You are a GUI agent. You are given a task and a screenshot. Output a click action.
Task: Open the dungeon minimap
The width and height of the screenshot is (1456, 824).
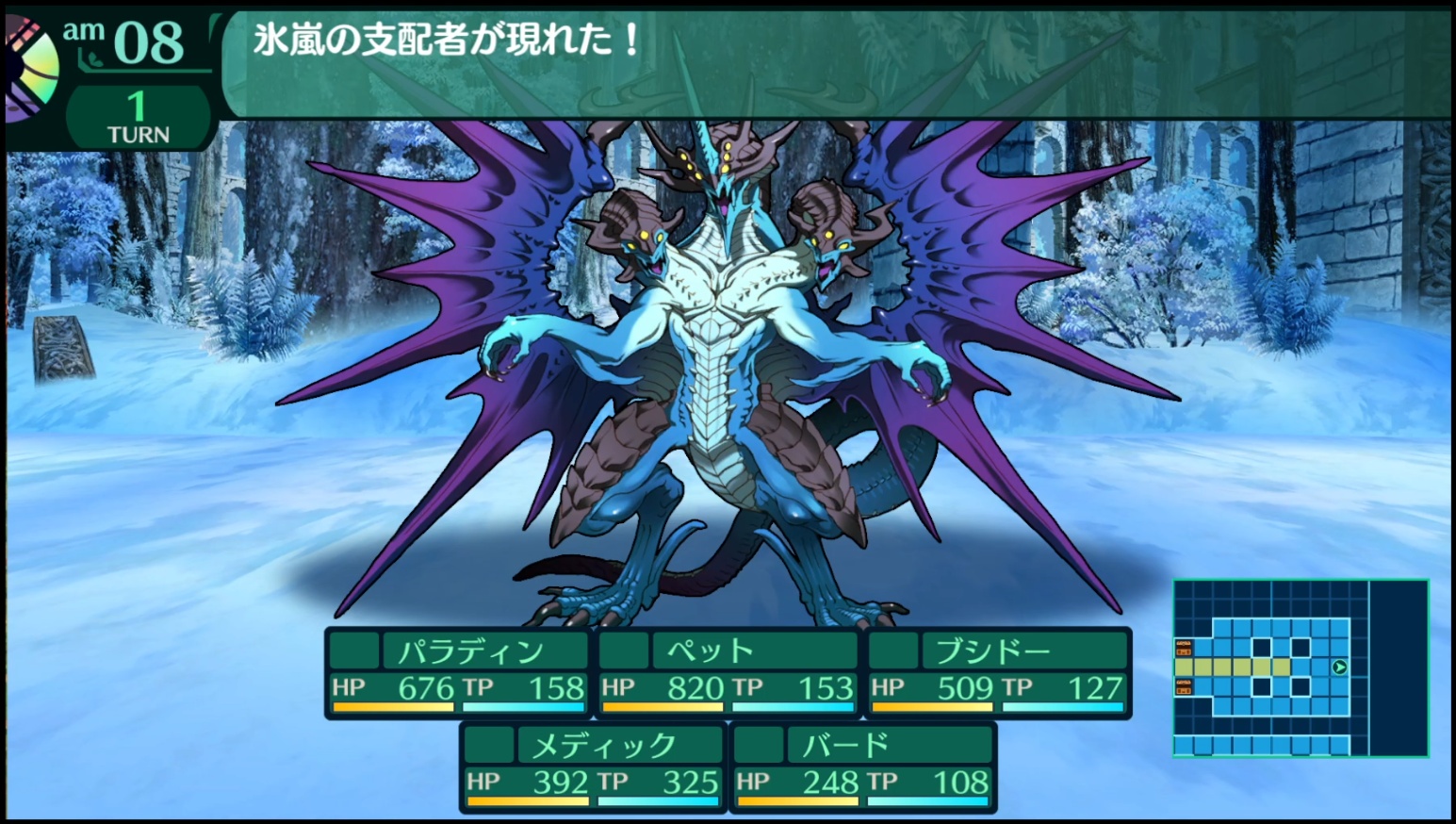coord(1300,668)
